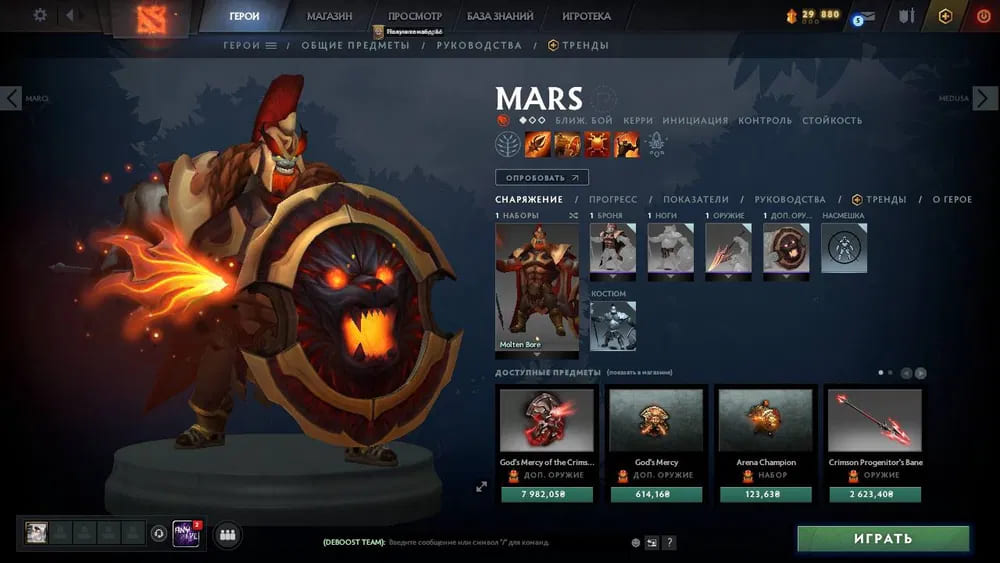Open the settings gear menu

40,15
